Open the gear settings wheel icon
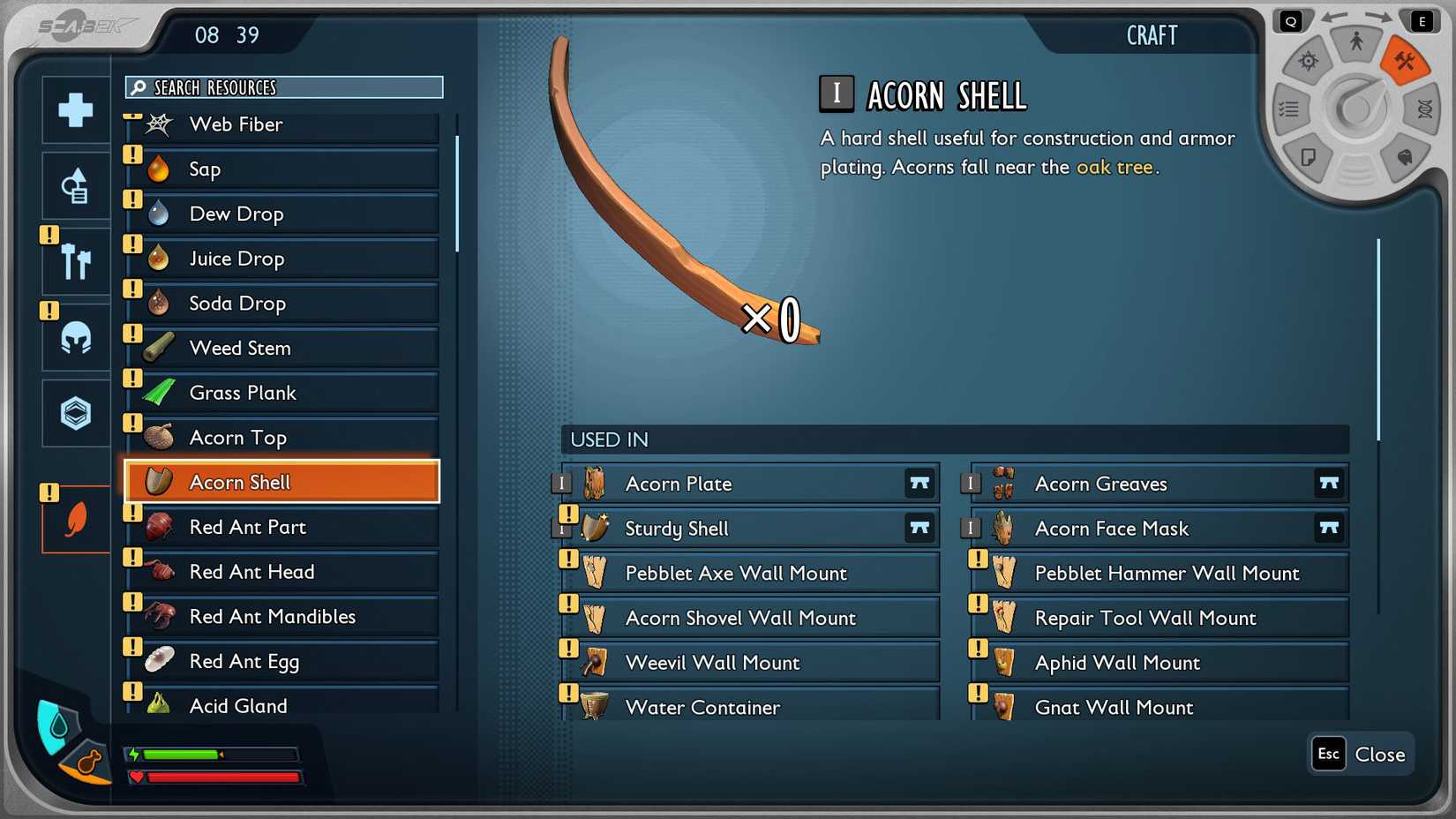 pyautogui.click(x=1308, y=61)
